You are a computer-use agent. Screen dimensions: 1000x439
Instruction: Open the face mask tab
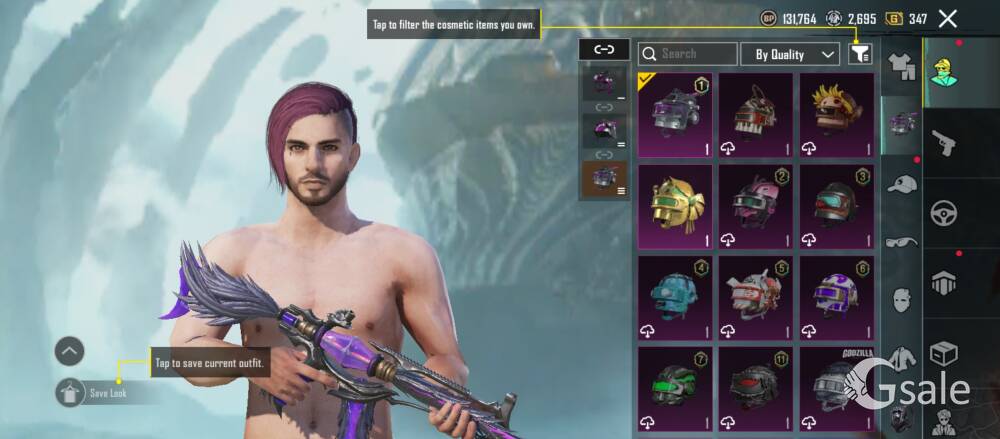(x=902, y=299)
